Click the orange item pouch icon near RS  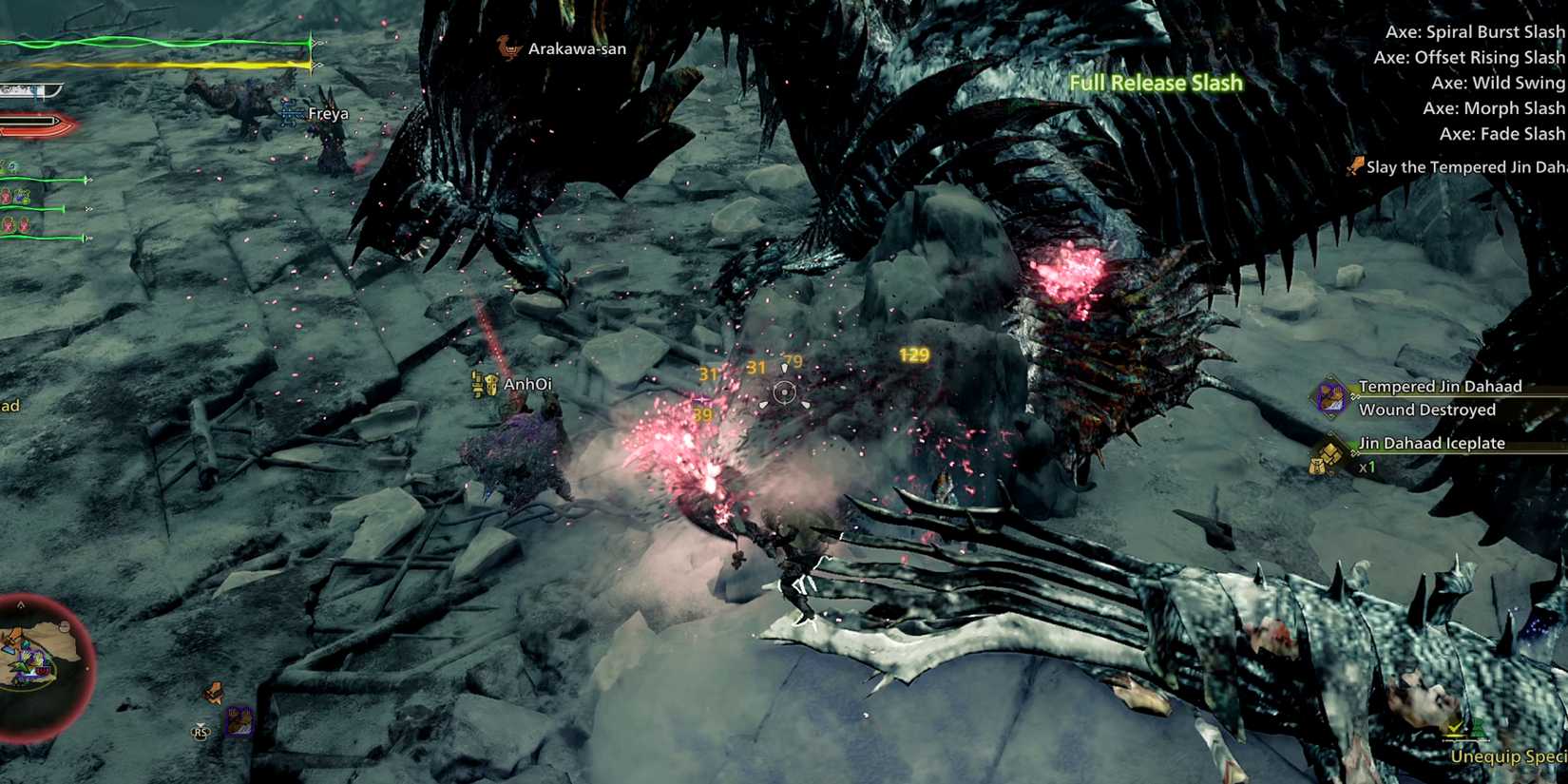tap(214, 692)
